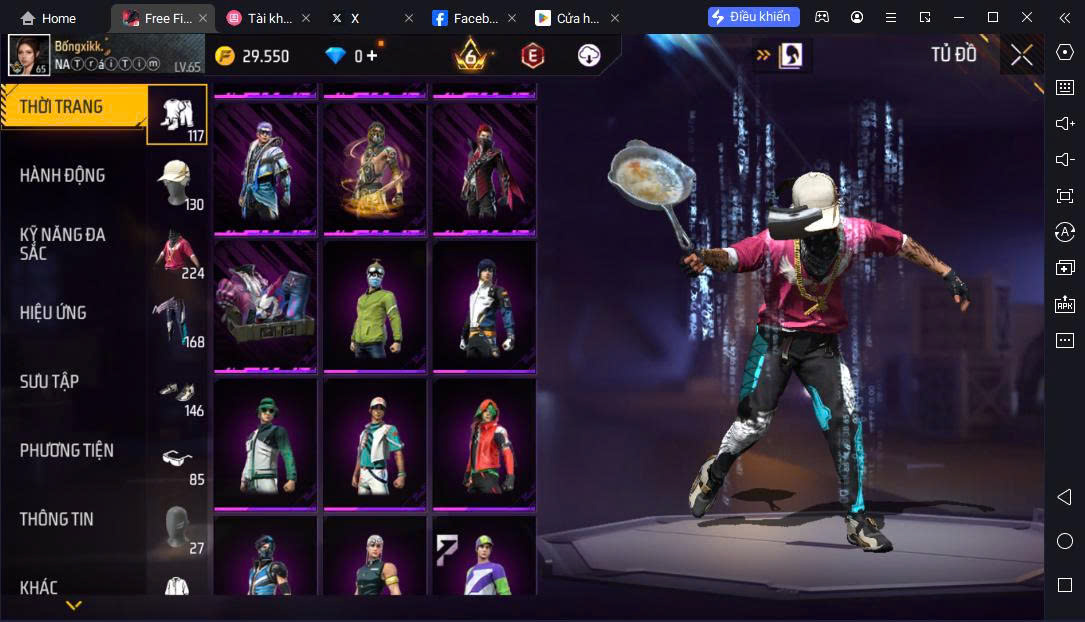Open the character panel arrow button
Image resolution: width=1085 pixels, height=622 pixels.
click(x=783, y=56)
